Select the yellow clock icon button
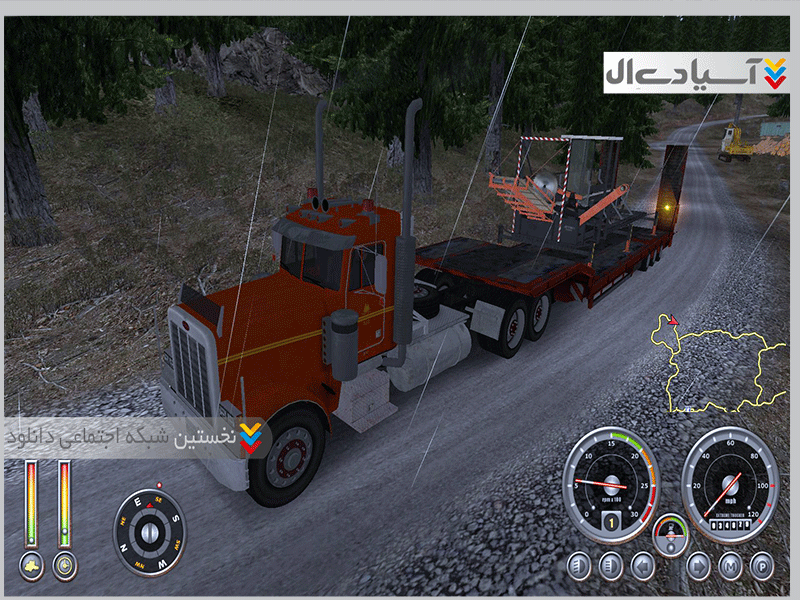Screen dimensions: 800x600 click(x=64, y=566)
